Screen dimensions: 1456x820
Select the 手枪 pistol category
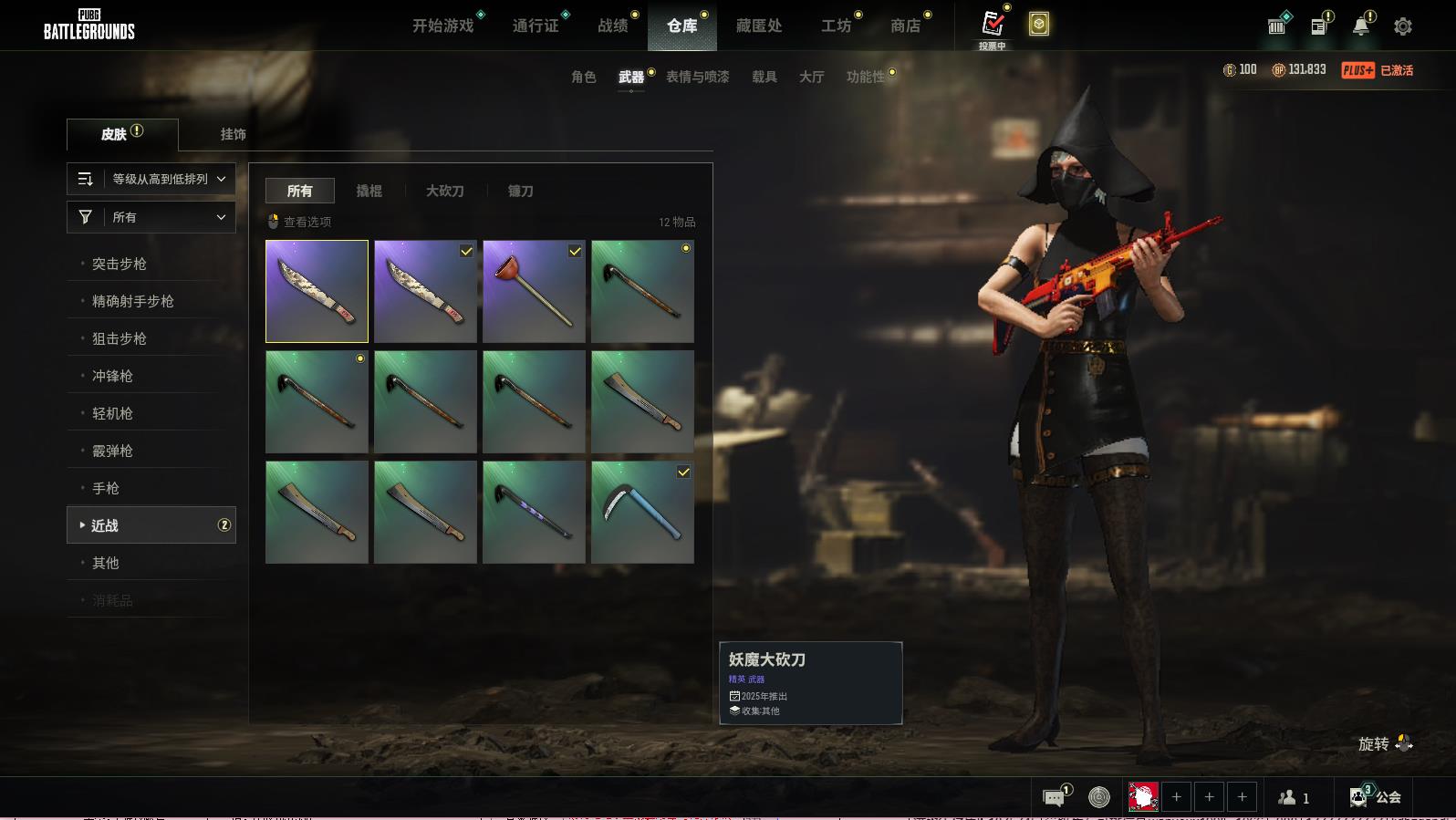pyautogui.click(x=106, y=488)
